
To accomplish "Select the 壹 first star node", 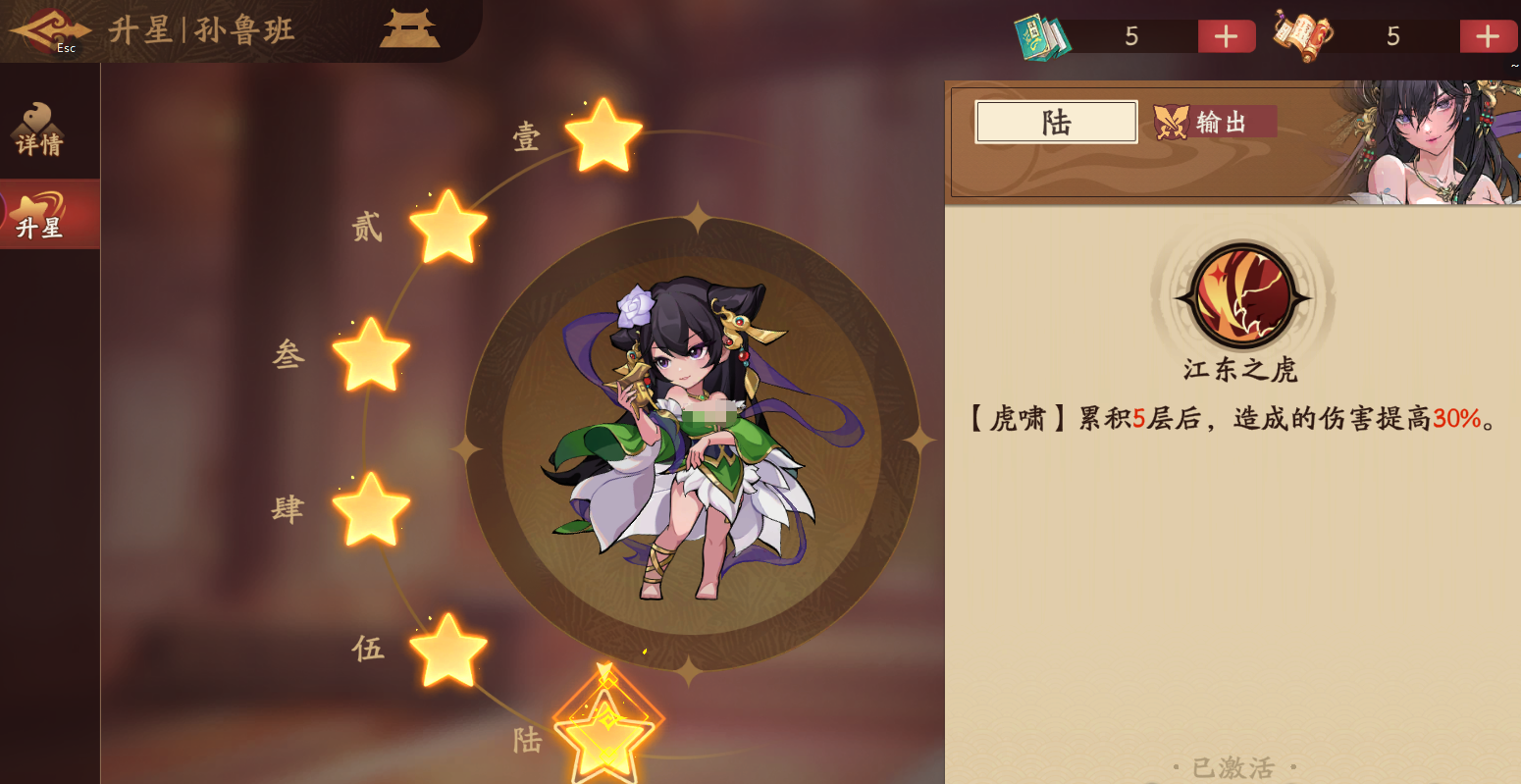I will click(x=603, y=135).
